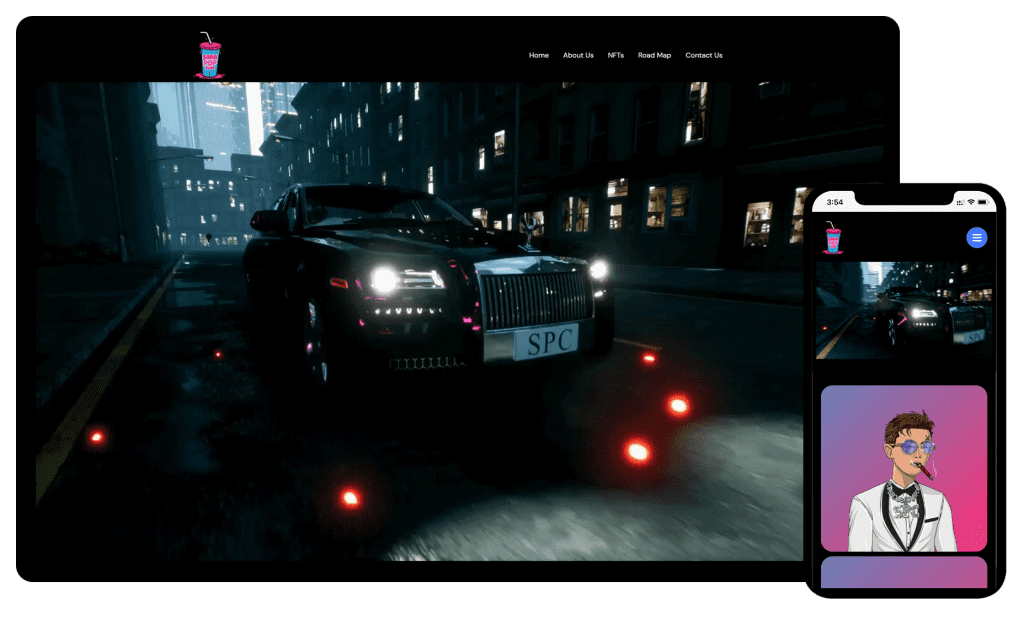This screenshot has height=624, width=1024.
Task: Go to the About Us page
Action: tap(578, 55)
